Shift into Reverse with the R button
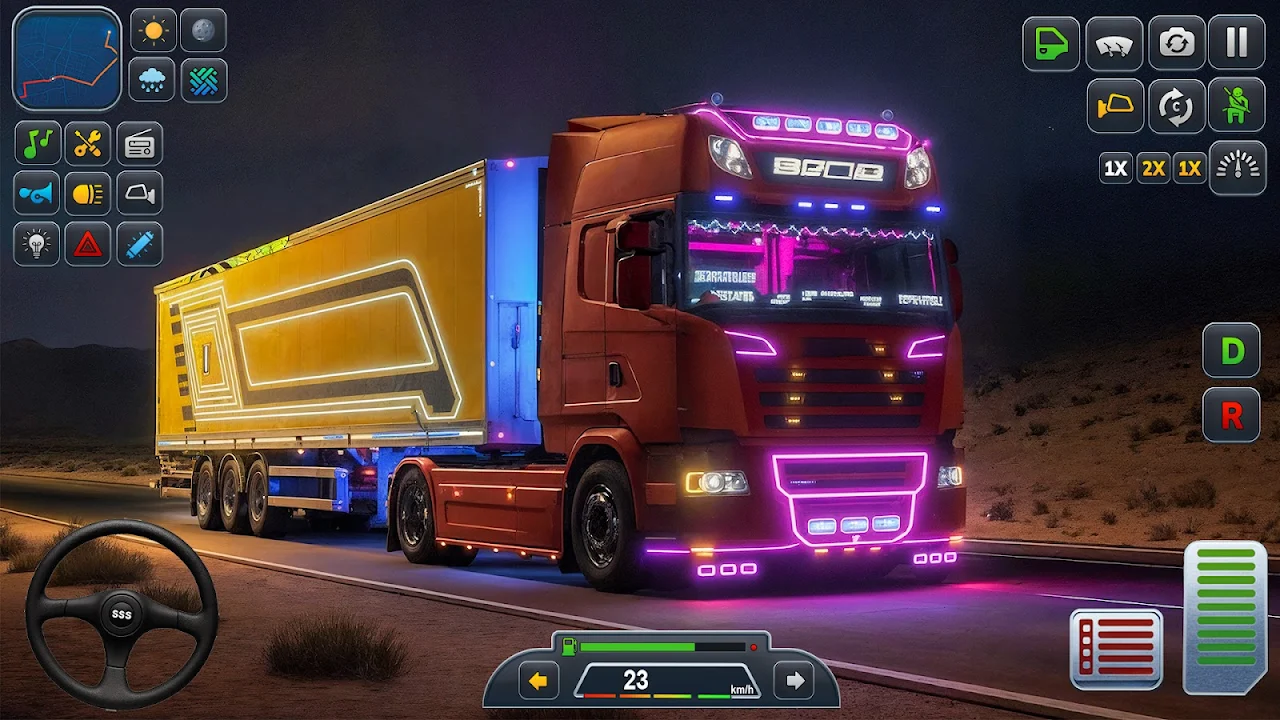Image resolution: width=1280 pixels, height=720 pixels. (x=1231, y=415)
